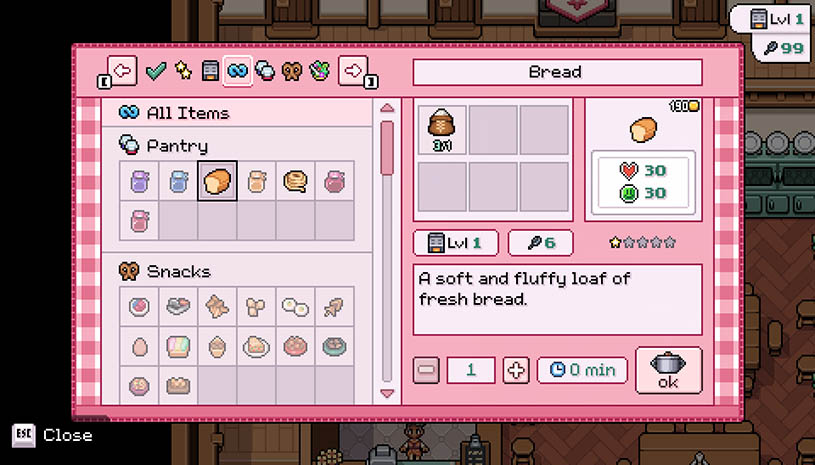Image resolution: width=815 pixels, height=465 pixels.
Task: Go to next category with right arrow
Action: pyautogui.click(x=352, y=71)
